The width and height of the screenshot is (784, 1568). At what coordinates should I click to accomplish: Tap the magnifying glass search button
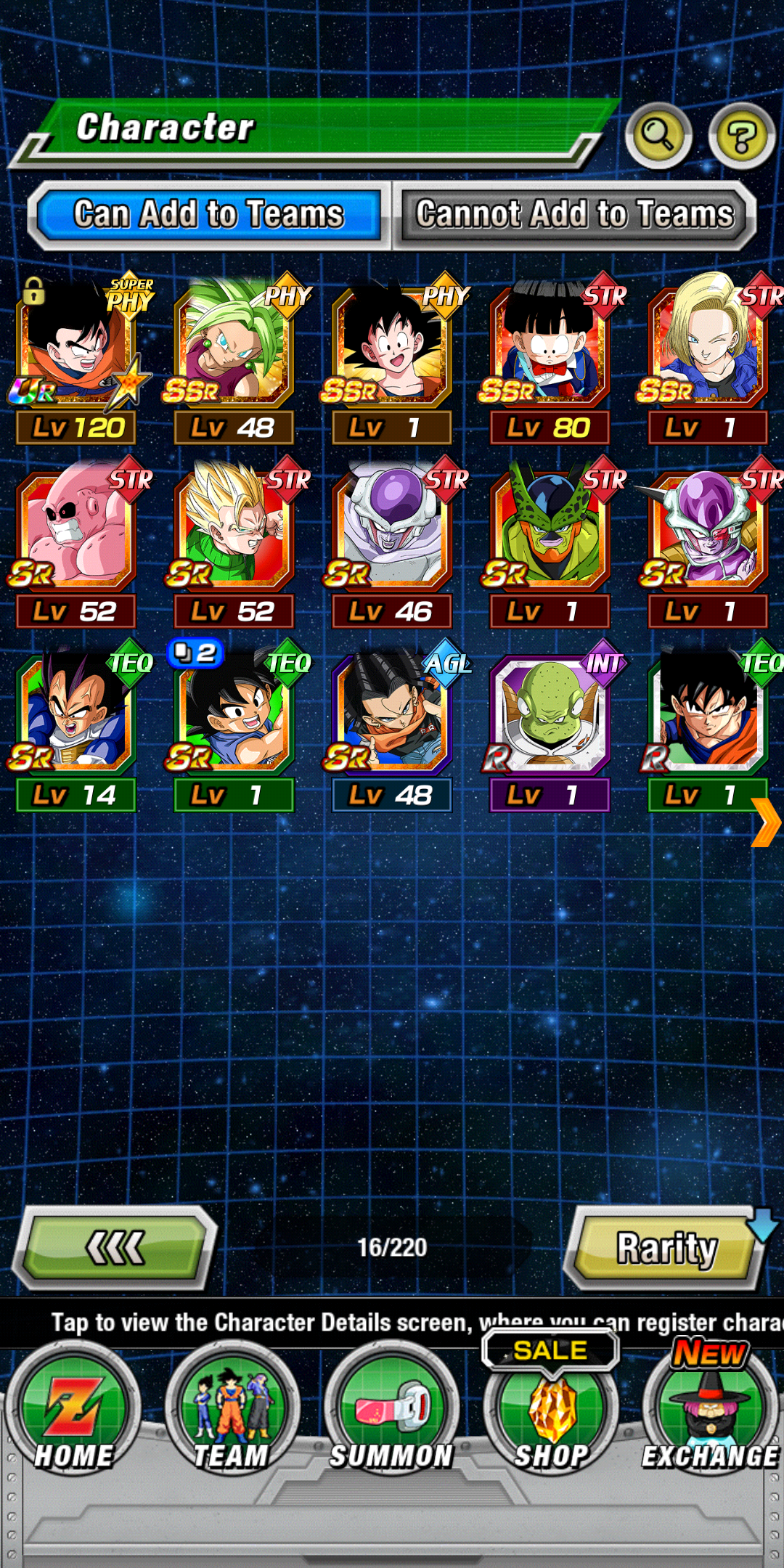tap(658, 135)
